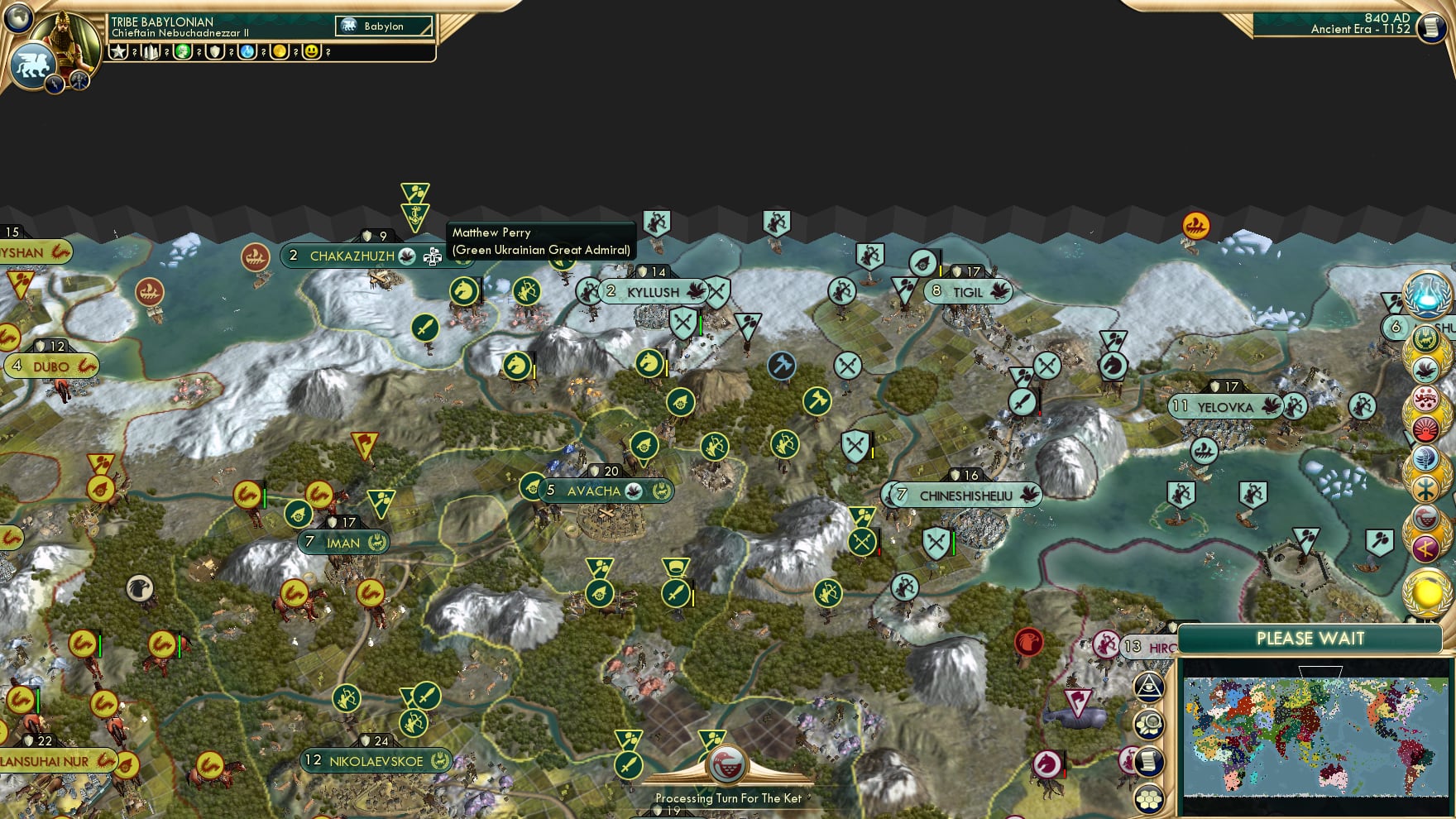This screenshot has width=1456, height=819.
Task: Open the Babylon civilization dropdown
Action: [384, 26]
